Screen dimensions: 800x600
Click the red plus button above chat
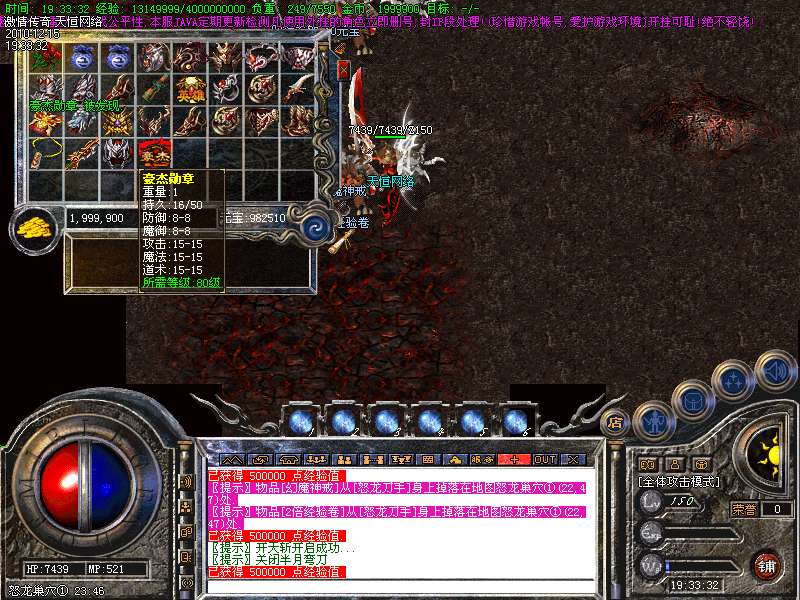[x=515, y=459]
